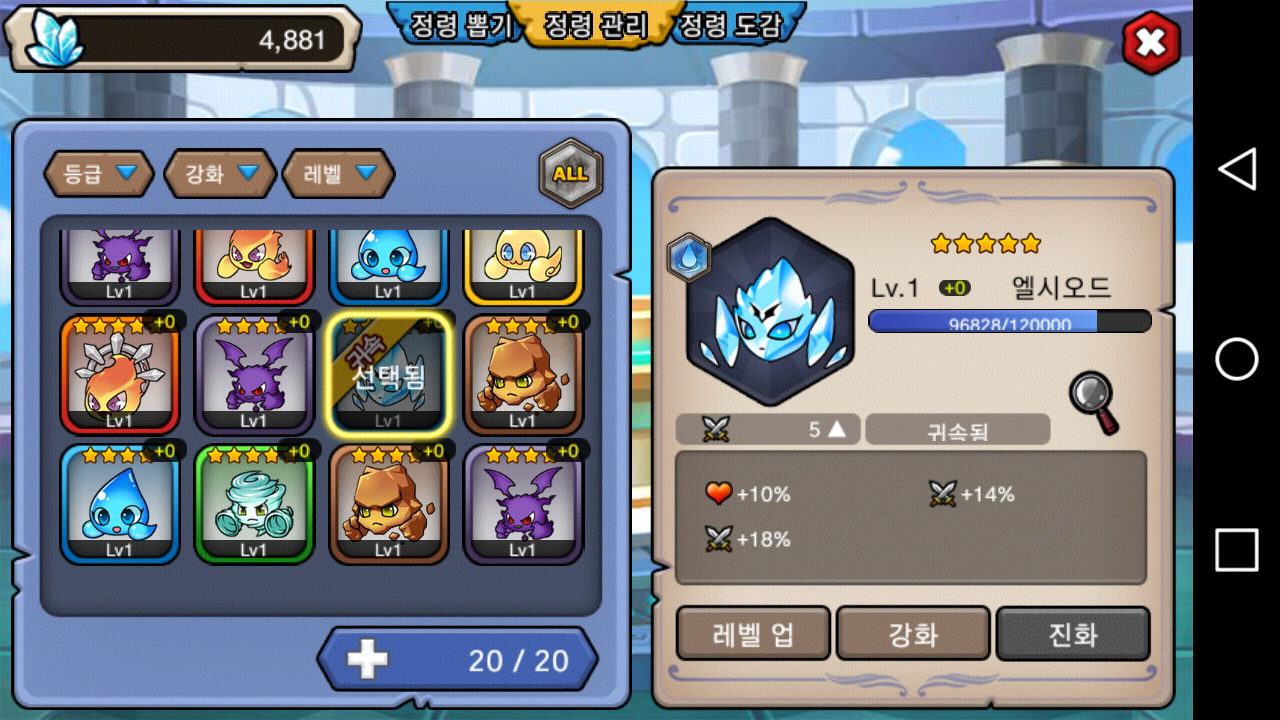
Task: Toggle the ALL hexagon filter
Action: point(571,173)
